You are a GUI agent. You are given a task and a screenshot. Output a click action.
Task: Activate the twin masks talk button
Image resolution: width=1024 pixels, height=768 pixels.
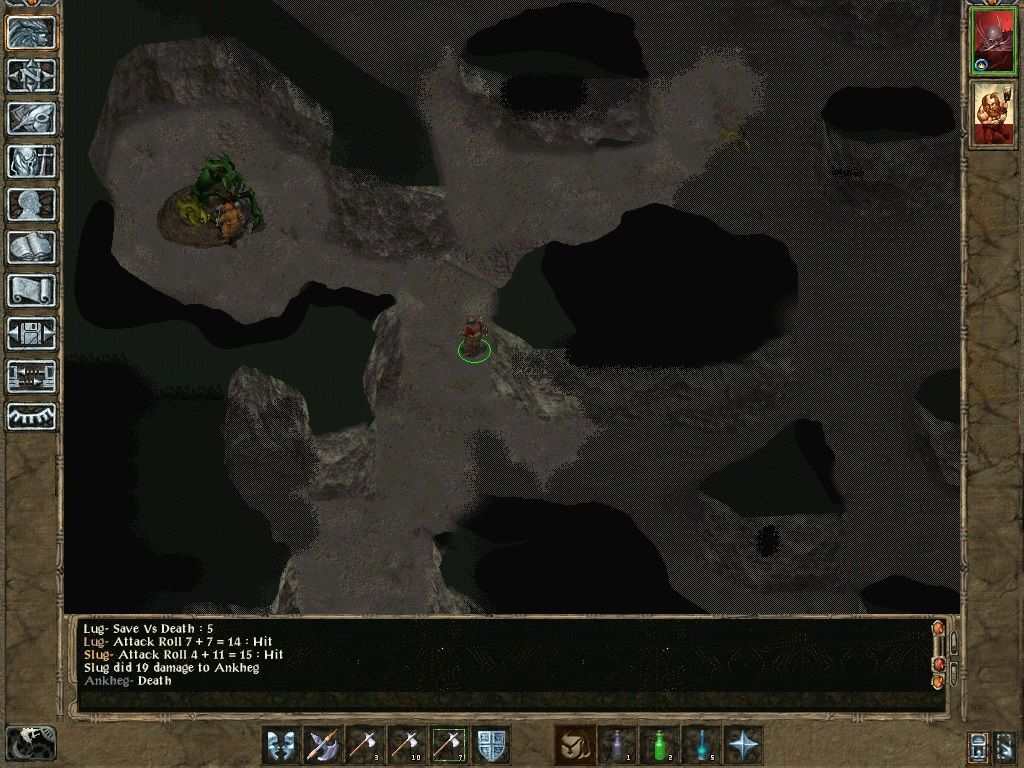(x=281, y=745)
